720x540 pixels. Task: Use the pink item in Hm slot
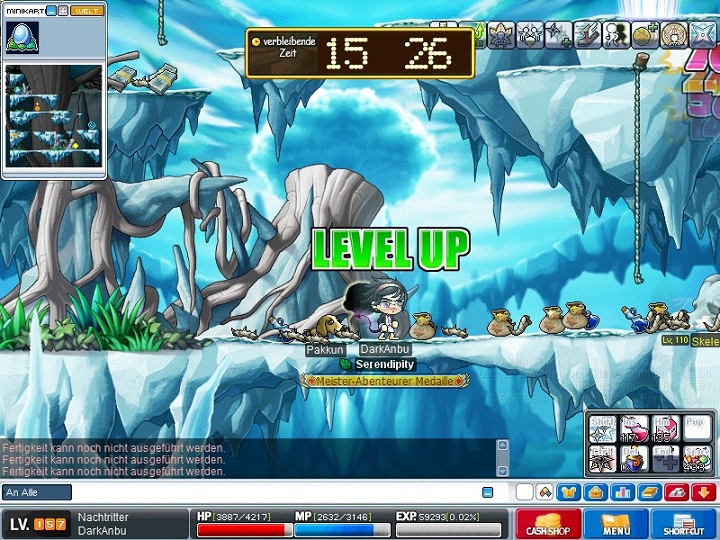[x=664, y=430]
